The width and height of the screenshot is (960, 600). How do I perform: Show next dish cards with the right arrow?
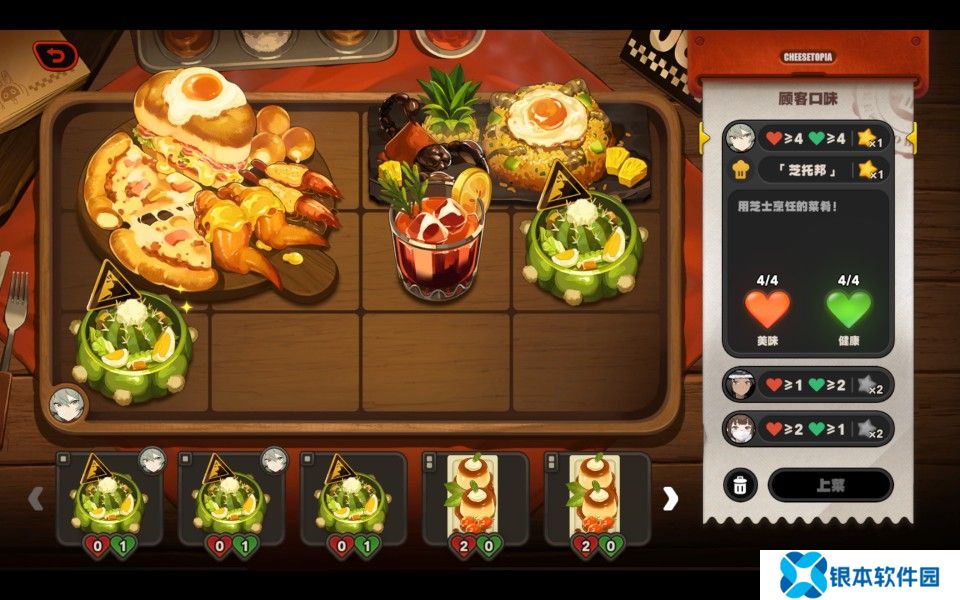tap(670, 498)
